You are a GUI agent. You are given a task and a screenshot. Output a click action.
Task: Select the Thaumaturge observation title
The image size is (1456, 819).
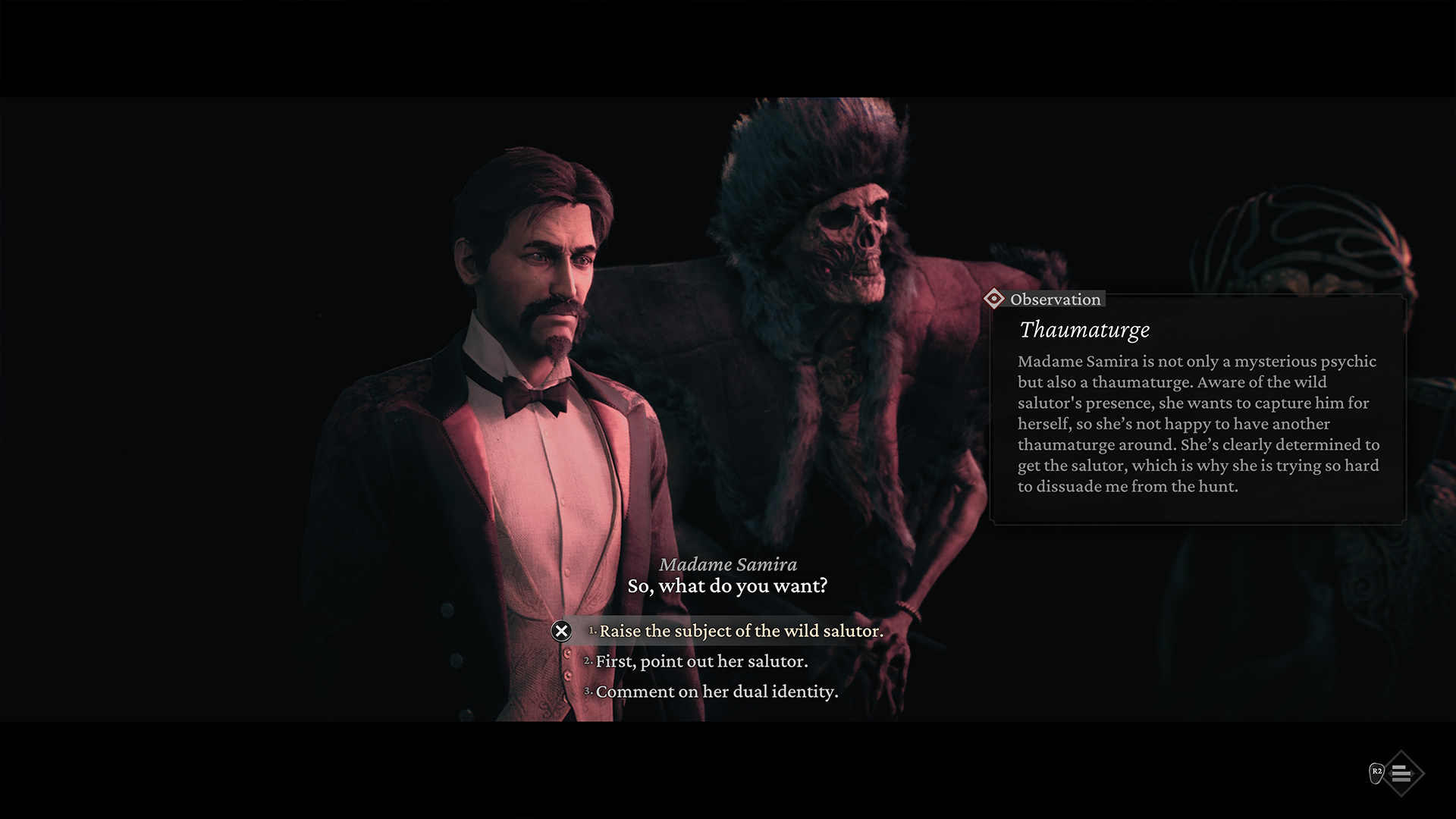coord(1084,331)
